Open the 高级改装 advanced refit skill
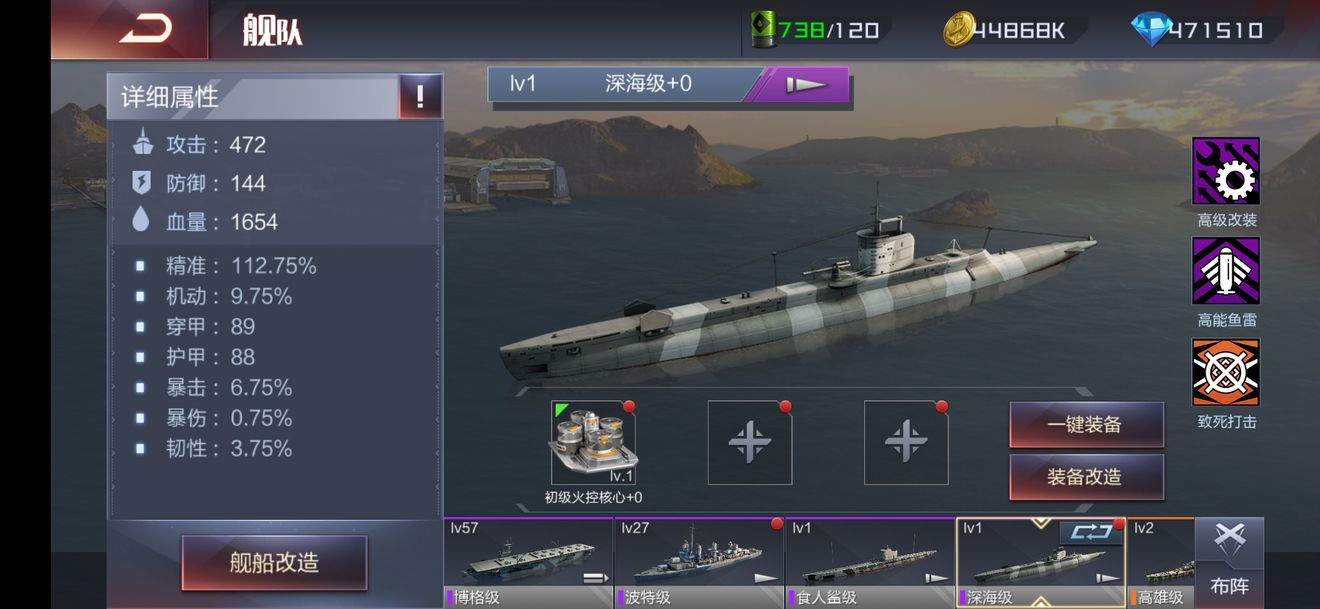Image resolution: width=1320 pixels, height=609 pixels. tap(1225, 172)
